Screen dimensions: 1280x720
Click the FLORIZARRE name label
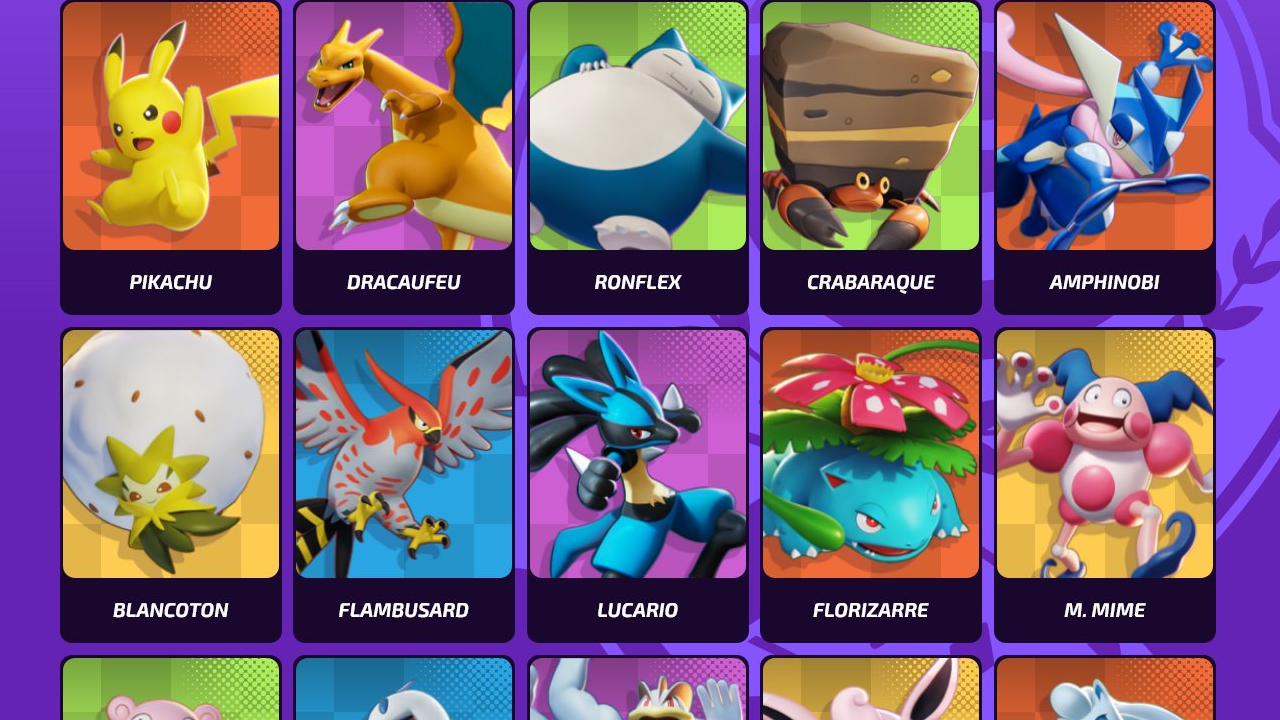click(870, 610)
